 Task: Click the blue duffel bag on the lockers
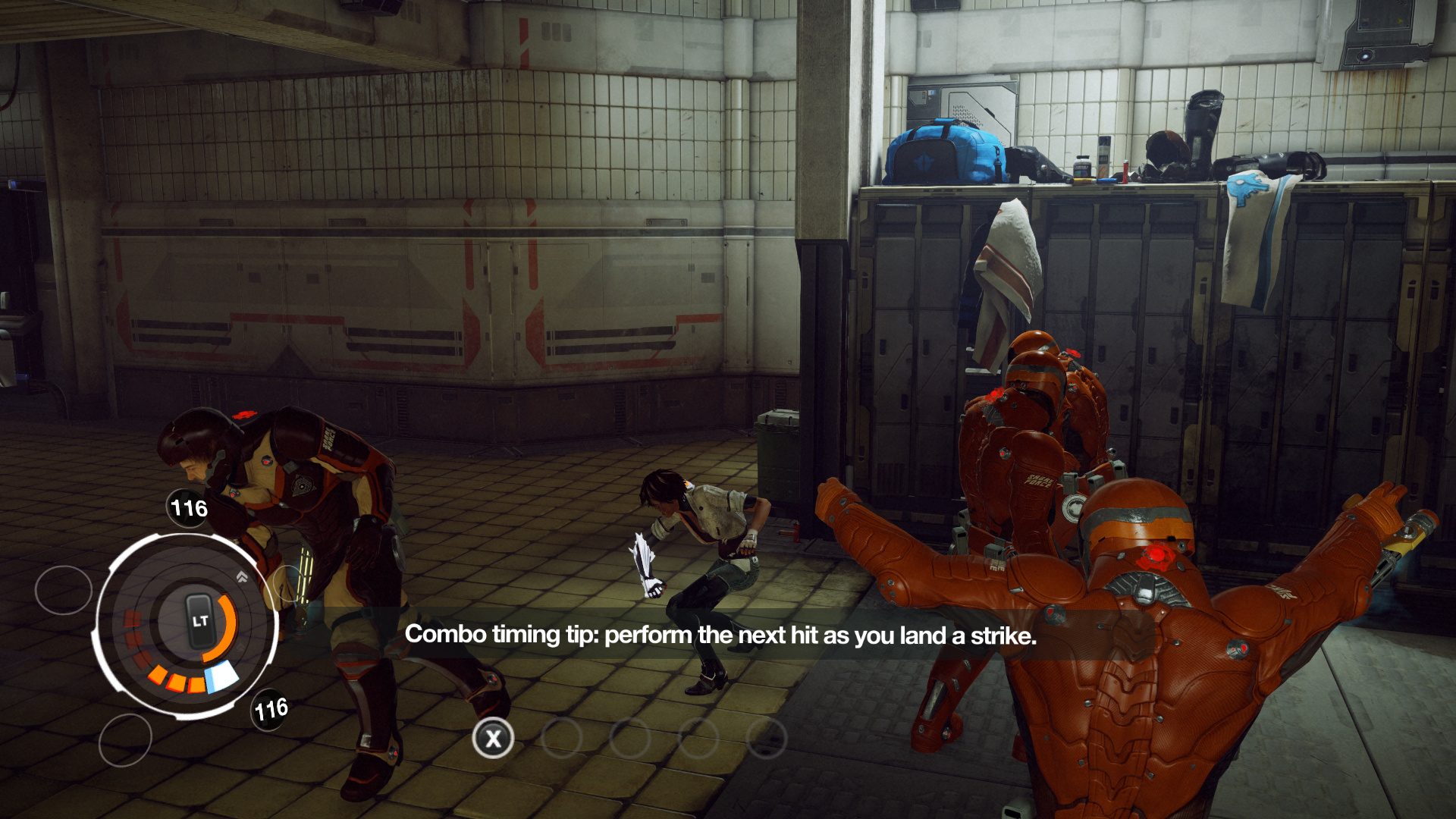pyautogui.click(x=940, y=152)
